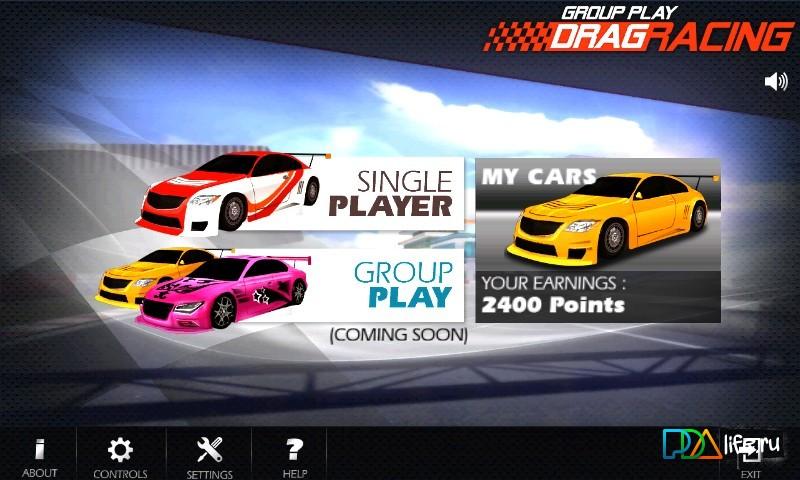Exit the game

751,458
